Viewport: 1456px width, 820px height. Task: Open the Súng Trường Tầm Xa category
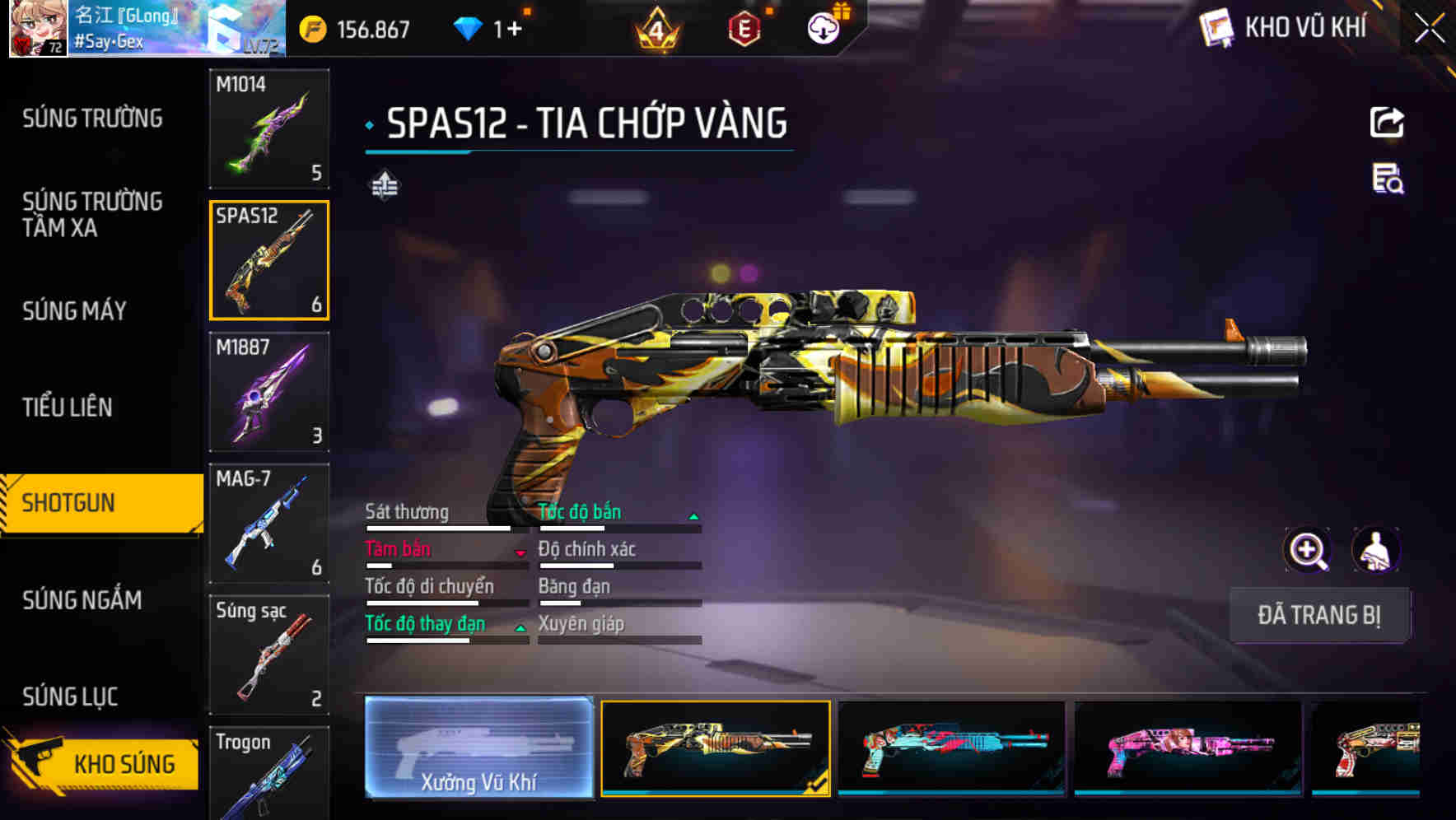pyautogui.click(x=92, y=214)
